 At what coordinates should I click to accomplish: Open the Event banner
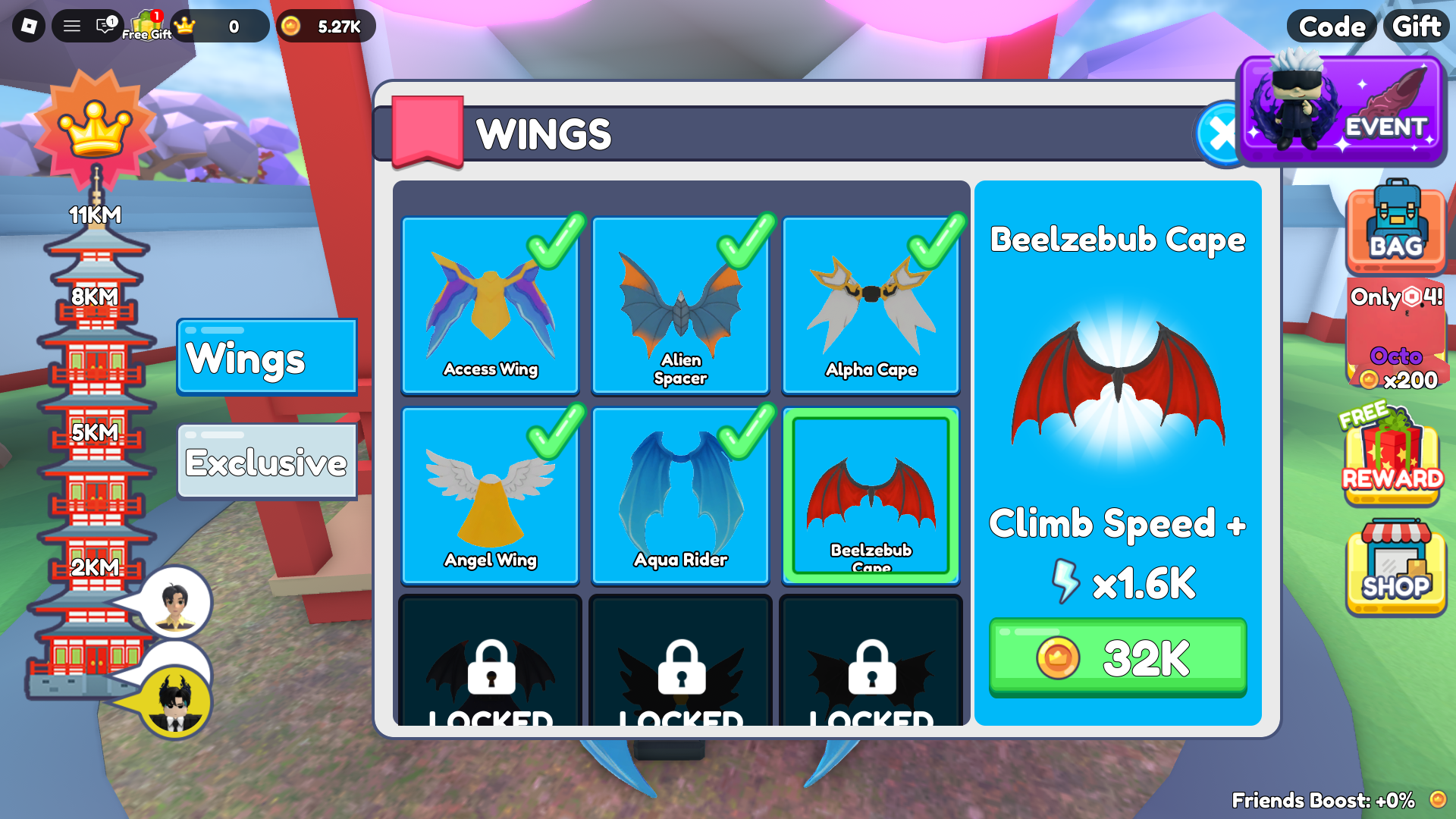[x=1341, y=111]
